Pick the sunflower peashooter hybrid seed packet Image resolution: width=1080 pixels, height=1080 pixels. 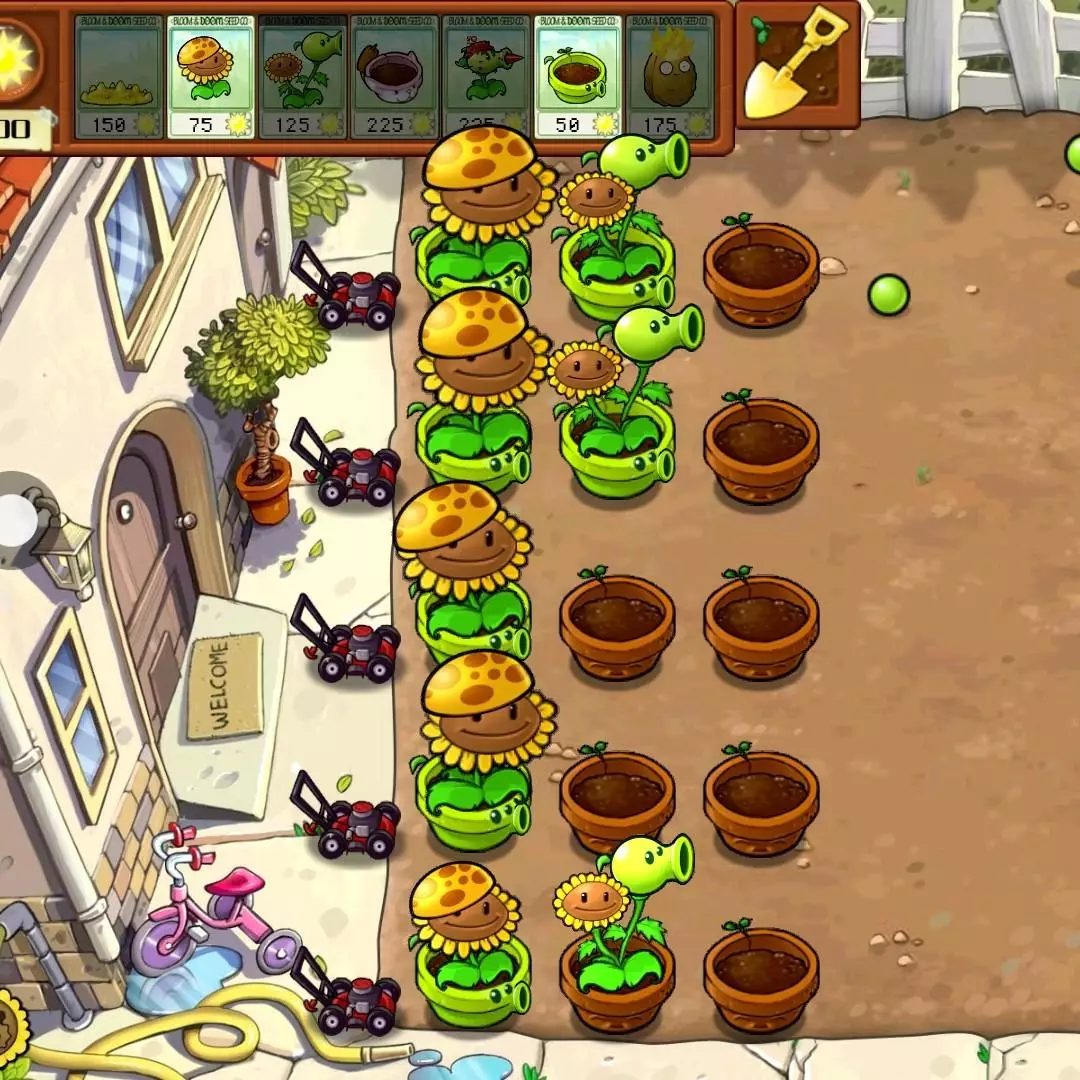(302, 77)
